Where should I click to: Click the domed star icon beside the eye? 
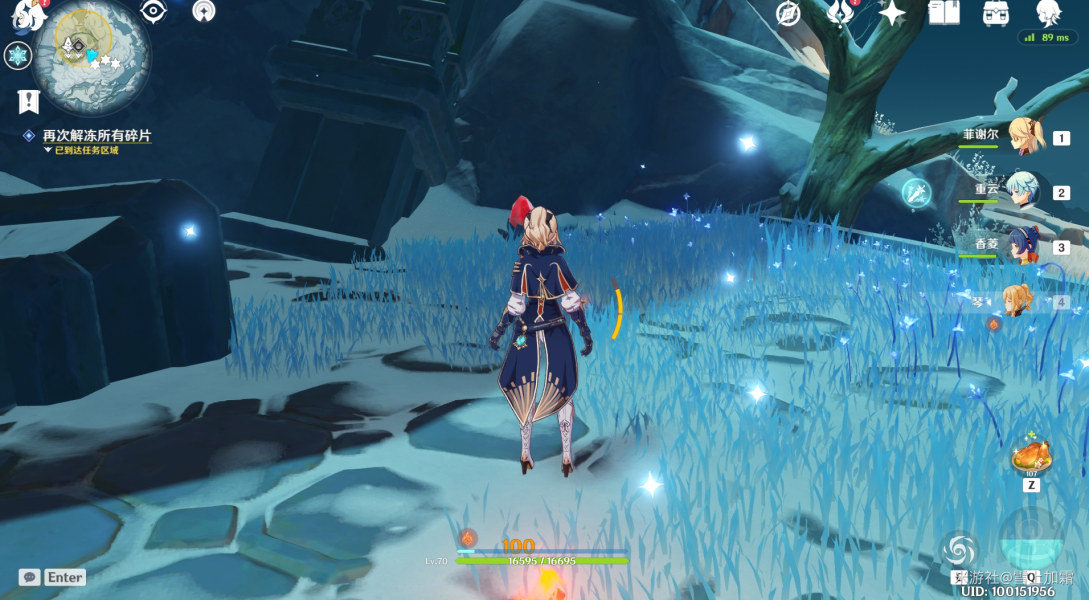click(204, 12)
